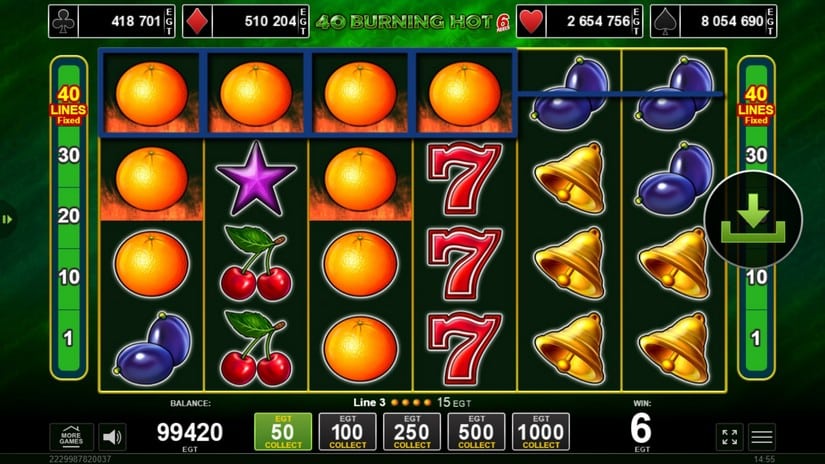The height and width of the screenshot is (464, 825).
Task: Toggle fullscreen with the expand arrows icon
Action: tap(729, 437)
